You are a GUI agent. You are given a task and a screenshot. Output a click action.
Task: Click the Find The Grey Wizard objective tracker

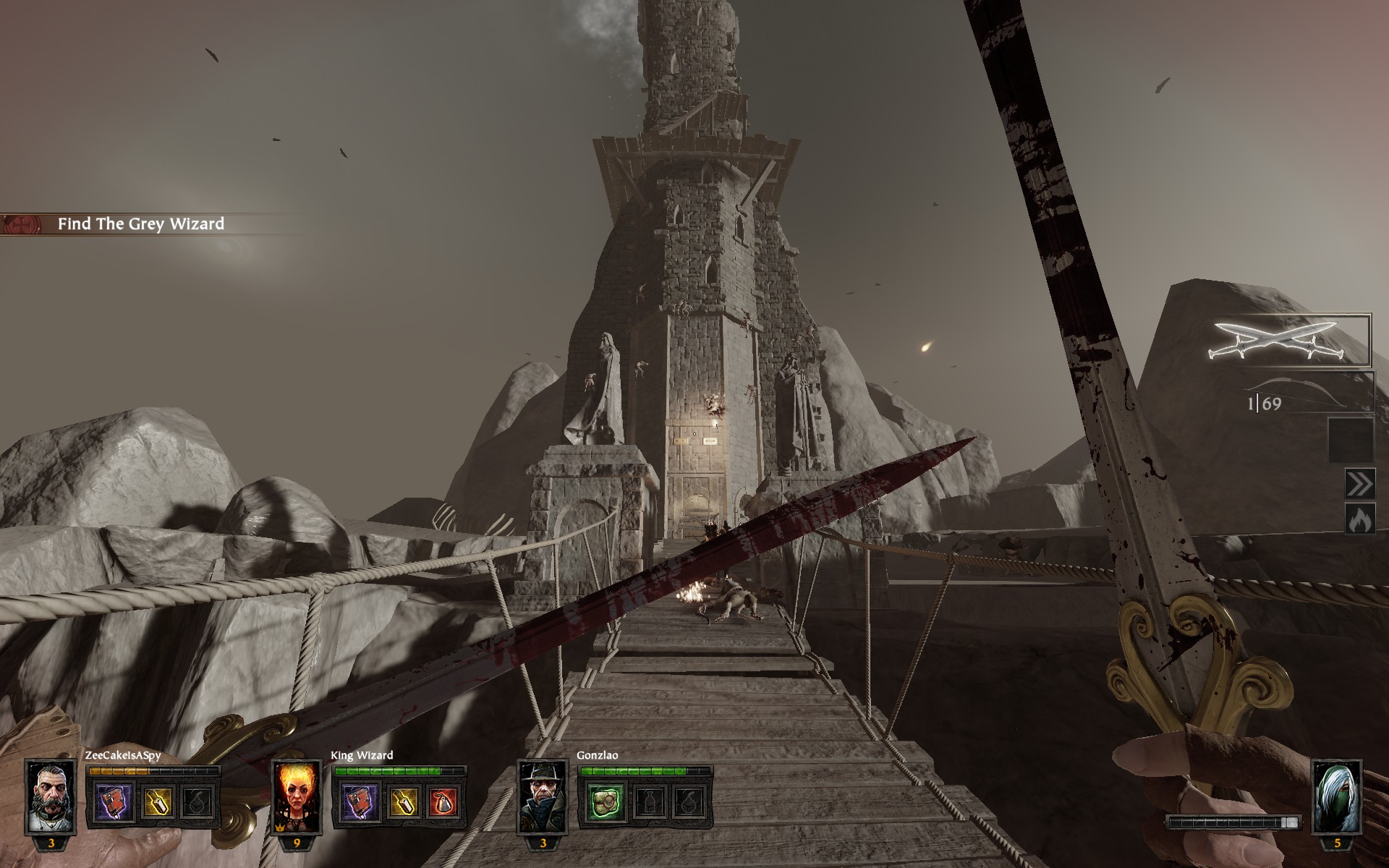pos(141,224)
